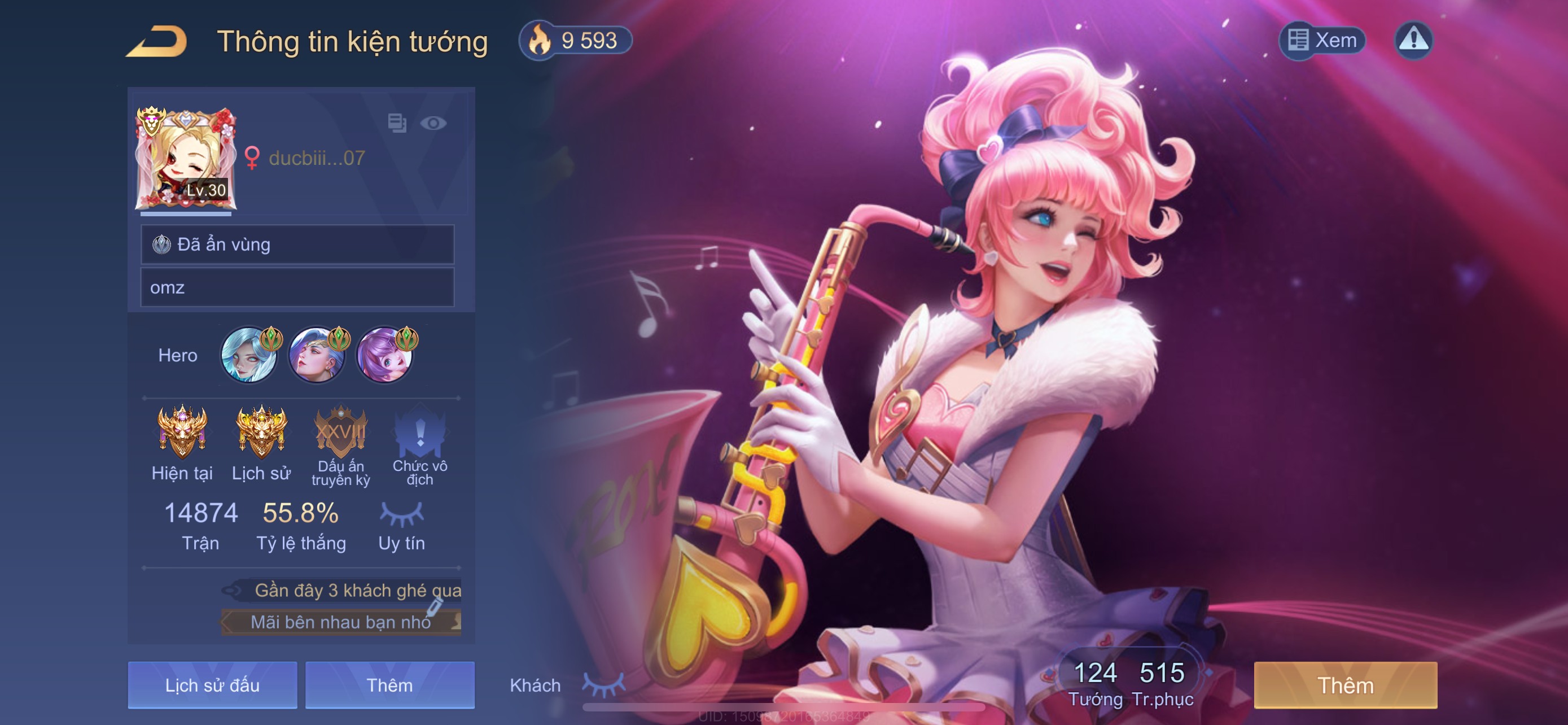
Task: Click the gold Thêm button
Action: click(x=1345, y=685)
